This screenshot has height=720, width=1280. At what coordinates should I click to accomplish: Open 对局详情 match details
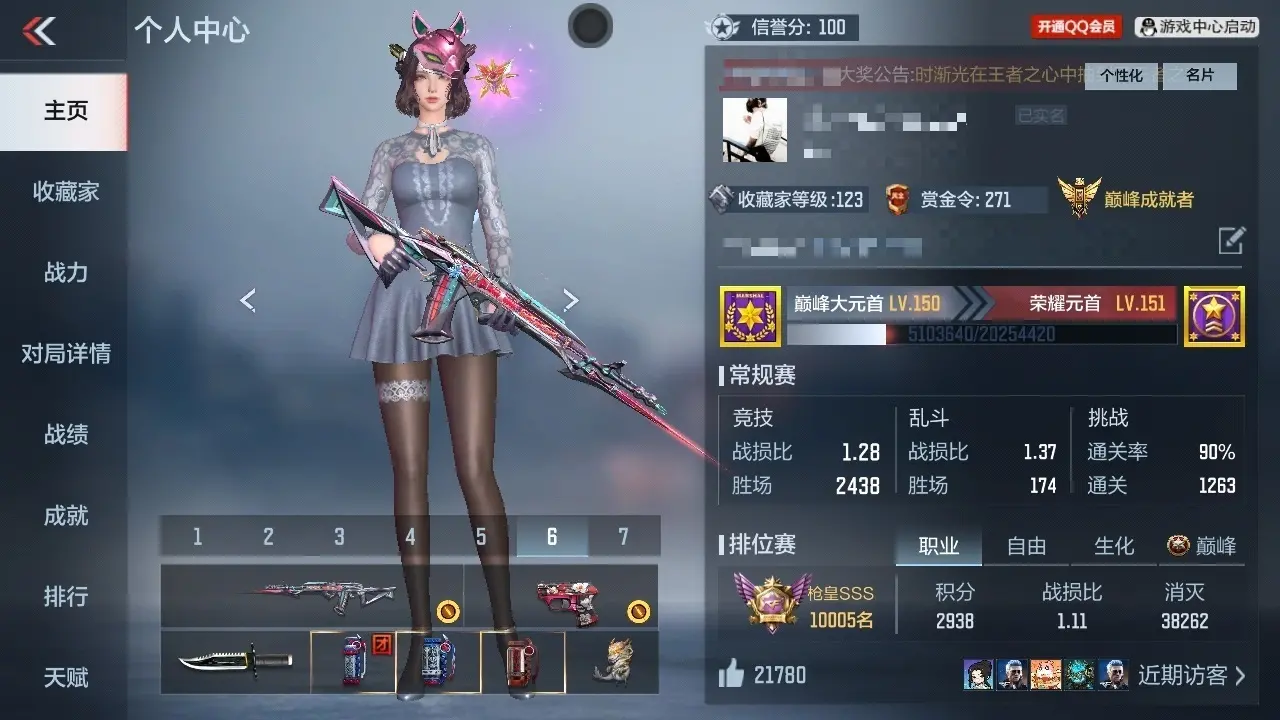(x=65, y=353)
